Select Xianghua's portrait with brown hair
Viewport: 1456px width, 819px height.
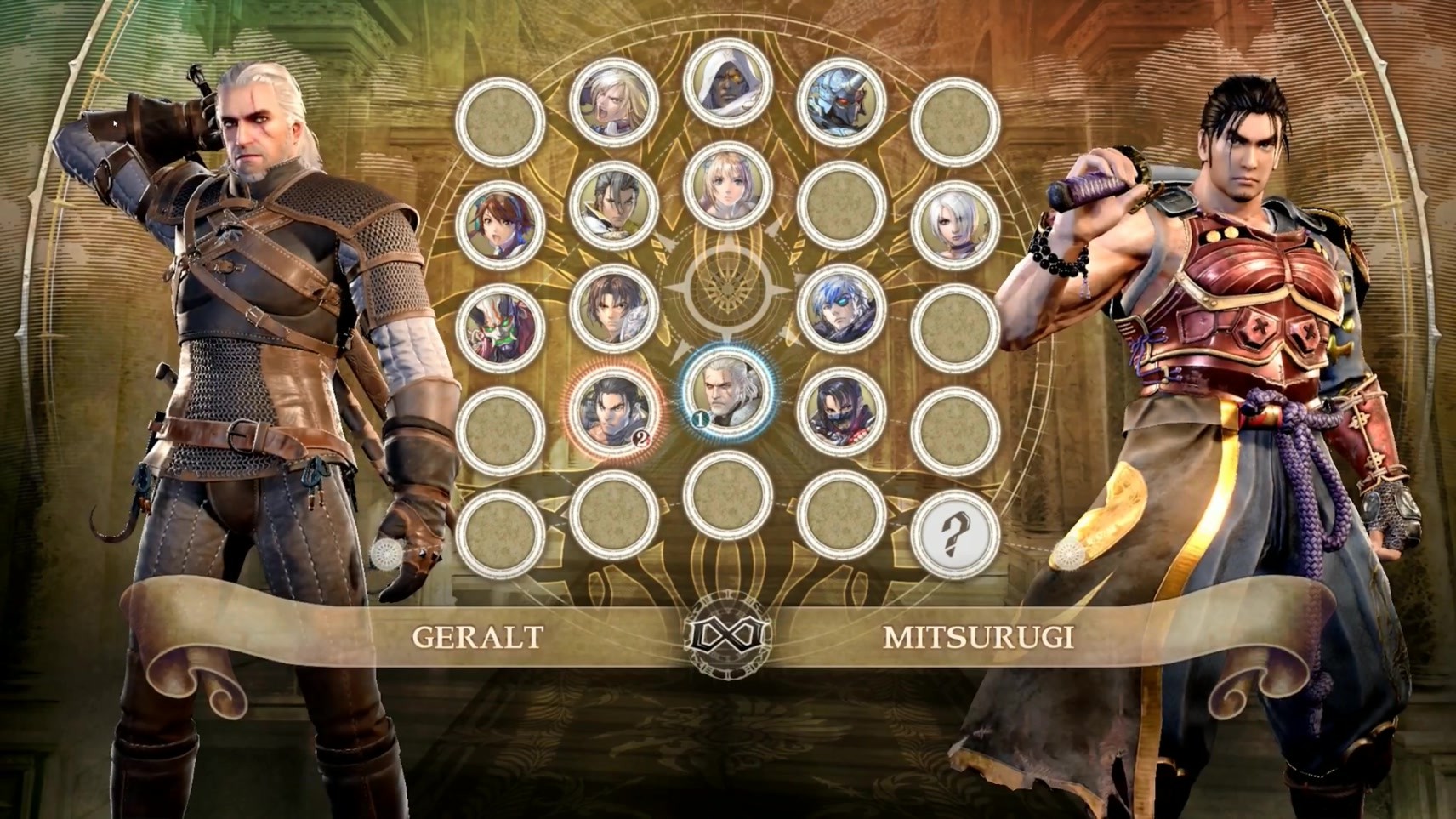click(500, 224)
